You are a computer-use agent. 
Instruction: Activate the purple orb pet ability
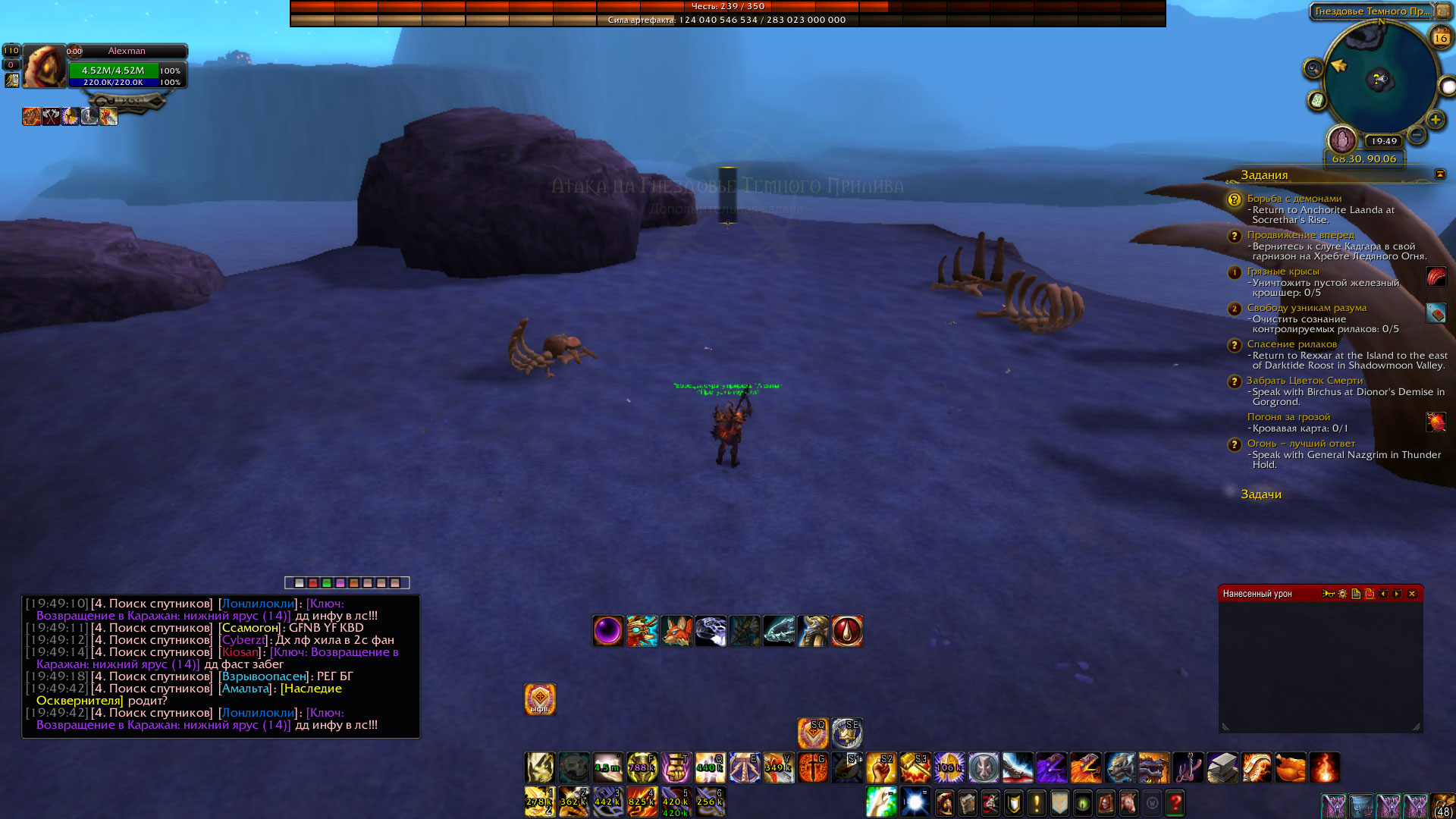[x=608, y=631]
